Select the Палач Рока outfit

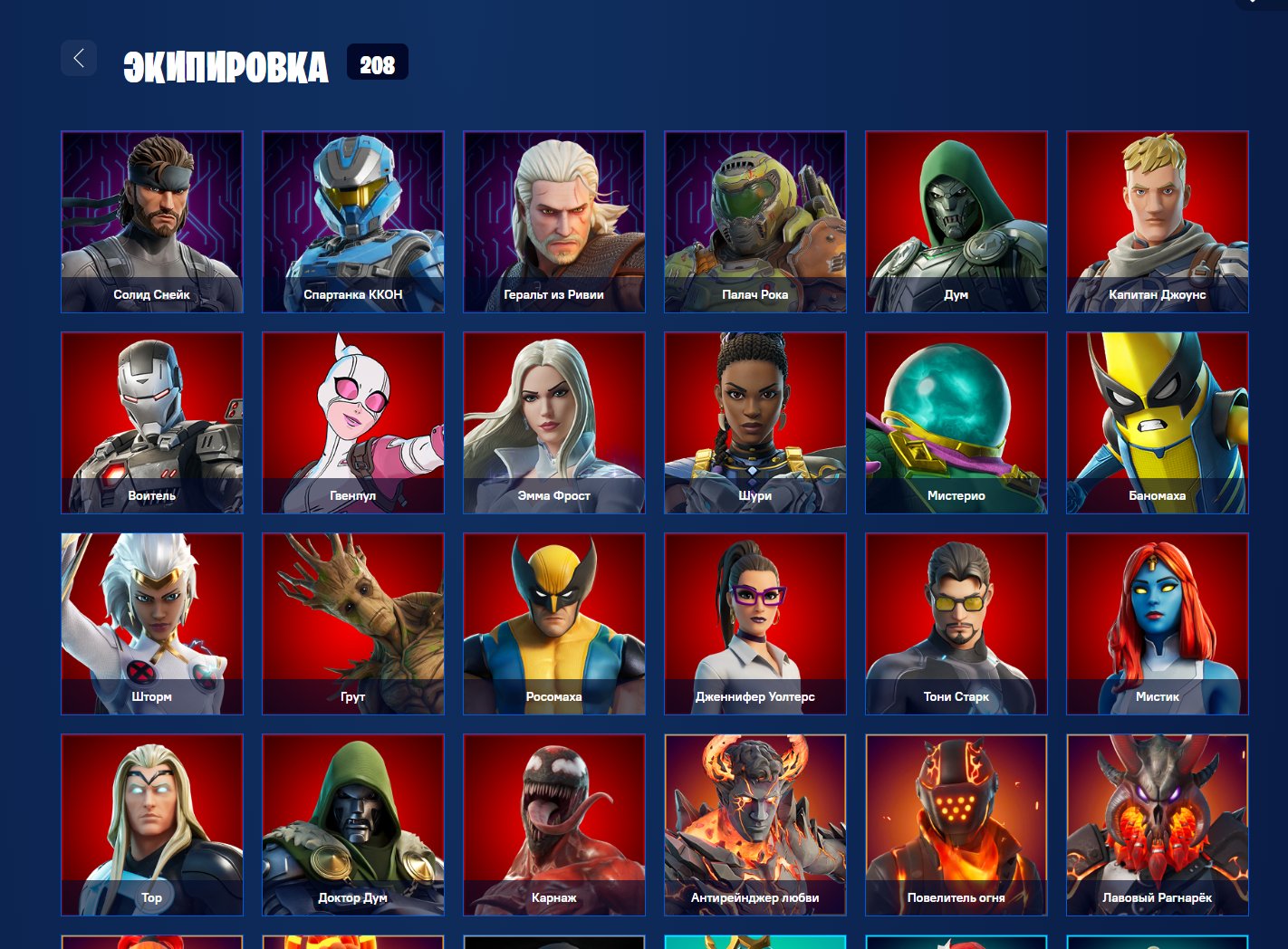[x=755, y=222]
